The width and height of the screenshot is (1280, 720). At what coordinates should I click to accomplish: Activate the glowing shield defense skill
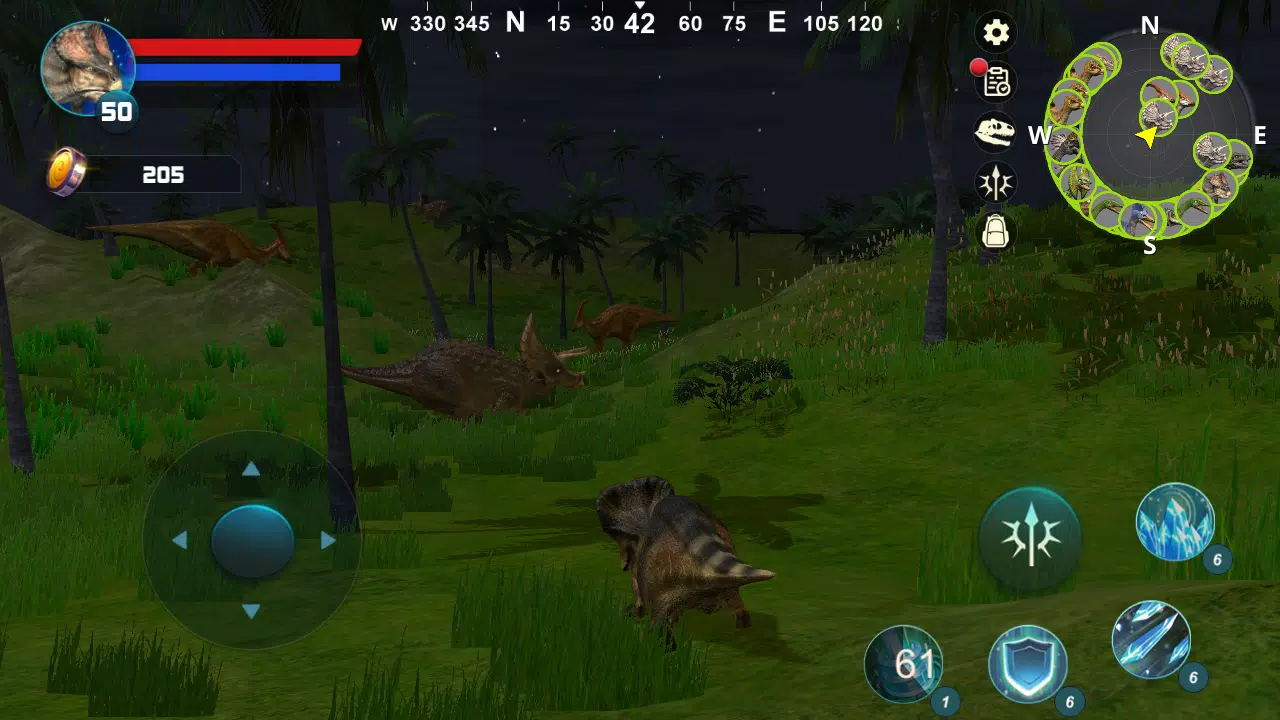pos(1028,662)
